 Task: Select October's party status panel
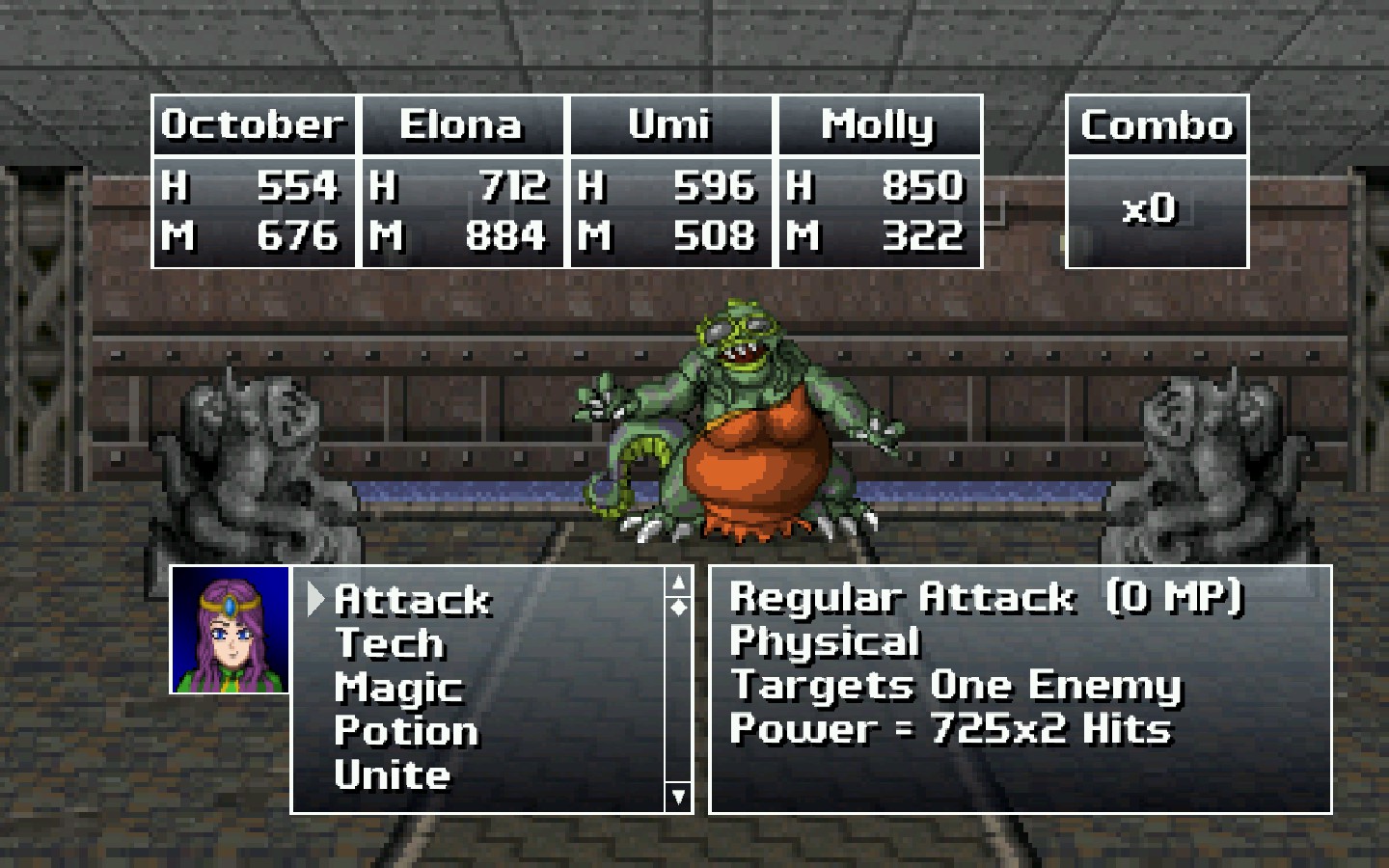pos(254,181)
